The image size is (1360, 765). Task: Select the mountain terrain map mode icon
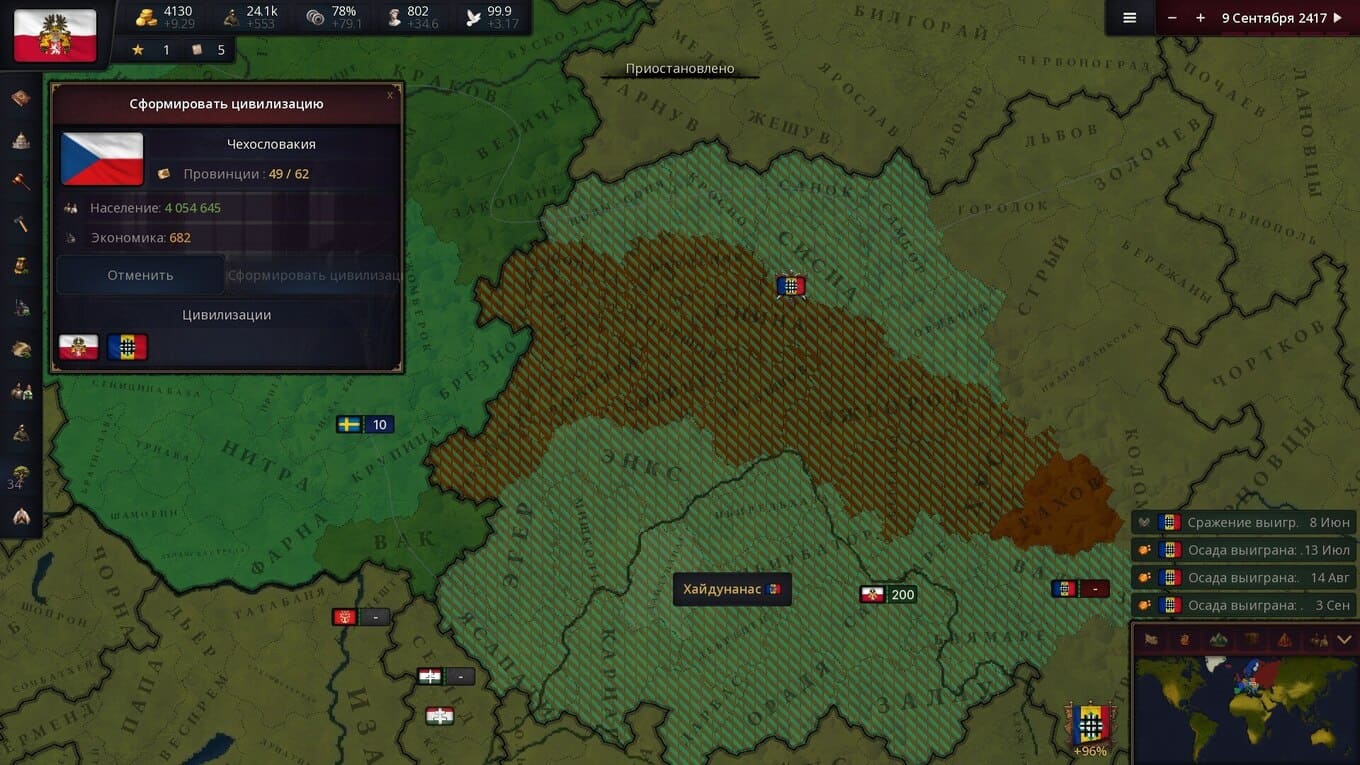pyautogui.click(x=1218, y=639)
